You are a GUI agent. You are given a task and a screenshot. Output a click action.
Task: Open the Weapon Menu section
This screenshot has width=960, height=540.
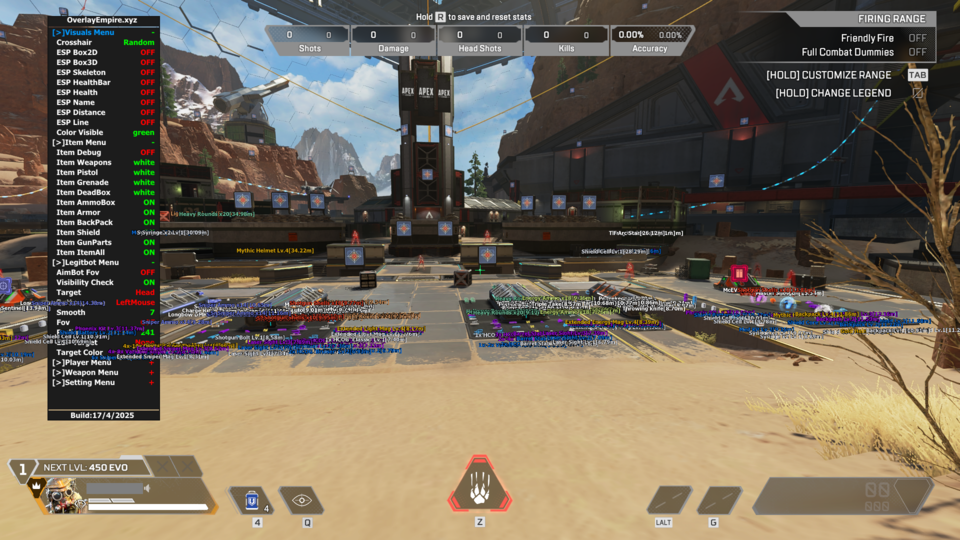click(85, 372)
